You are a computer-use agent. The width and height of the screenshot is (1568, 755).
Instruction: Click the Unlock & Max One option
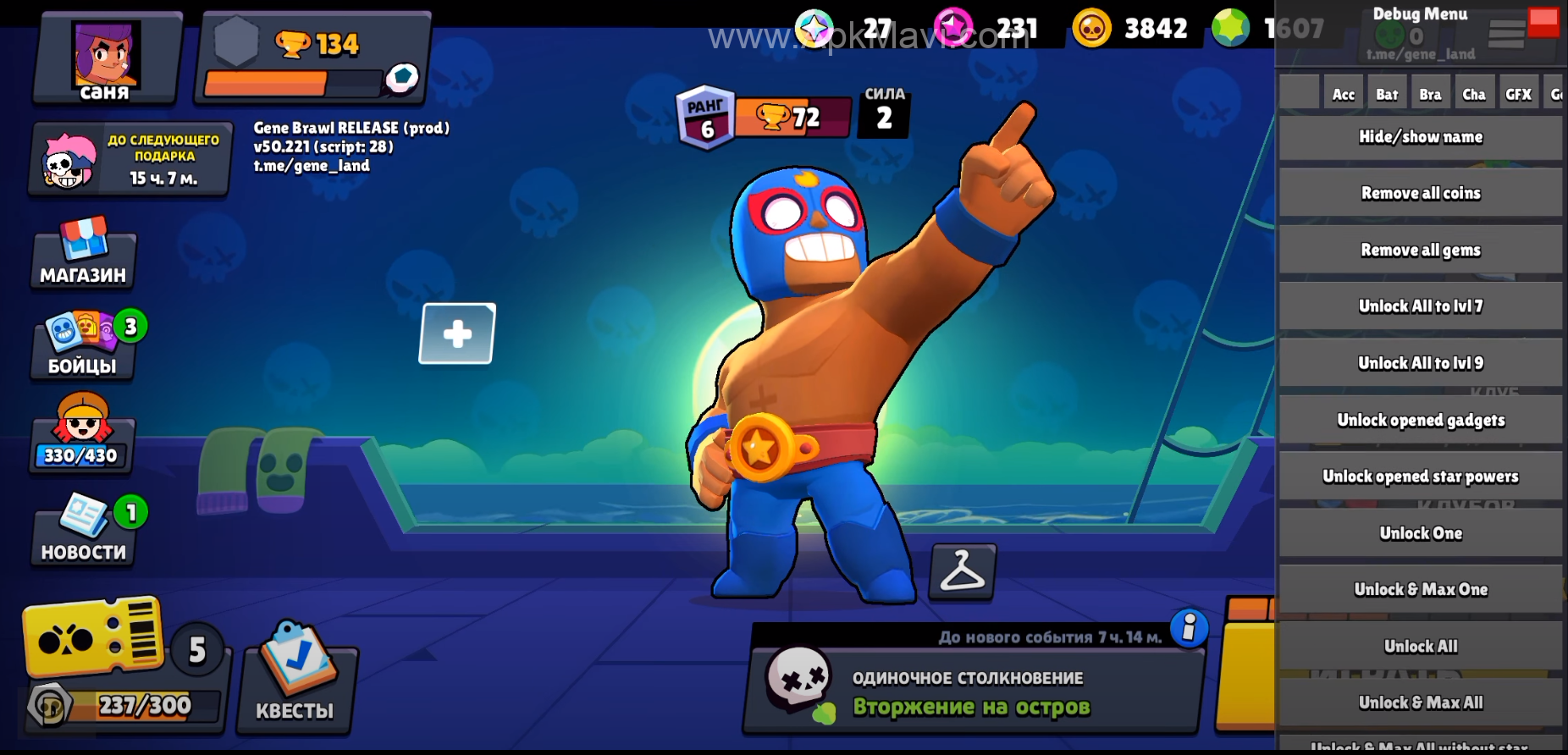(x=1420, y=590)
